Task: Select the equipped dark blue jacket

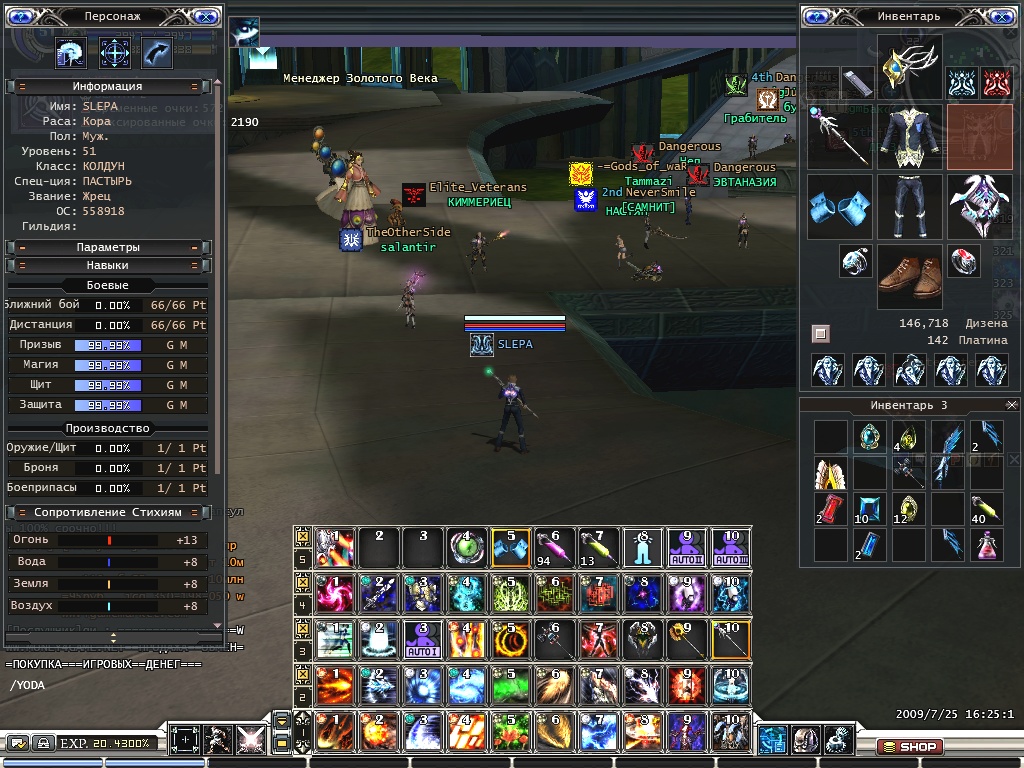Action: point(910,138)
